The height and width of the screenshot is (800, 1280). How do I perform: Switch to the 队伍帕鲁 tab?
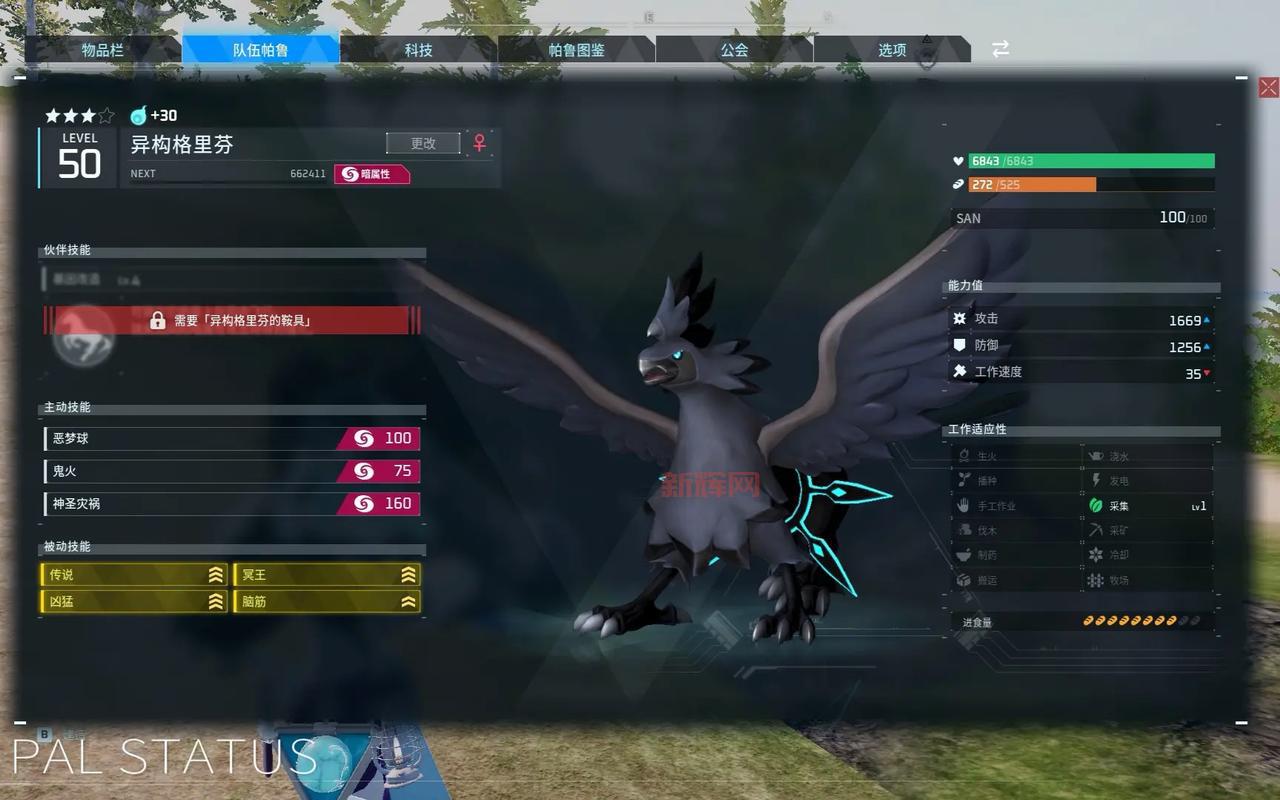coord(261,50)
